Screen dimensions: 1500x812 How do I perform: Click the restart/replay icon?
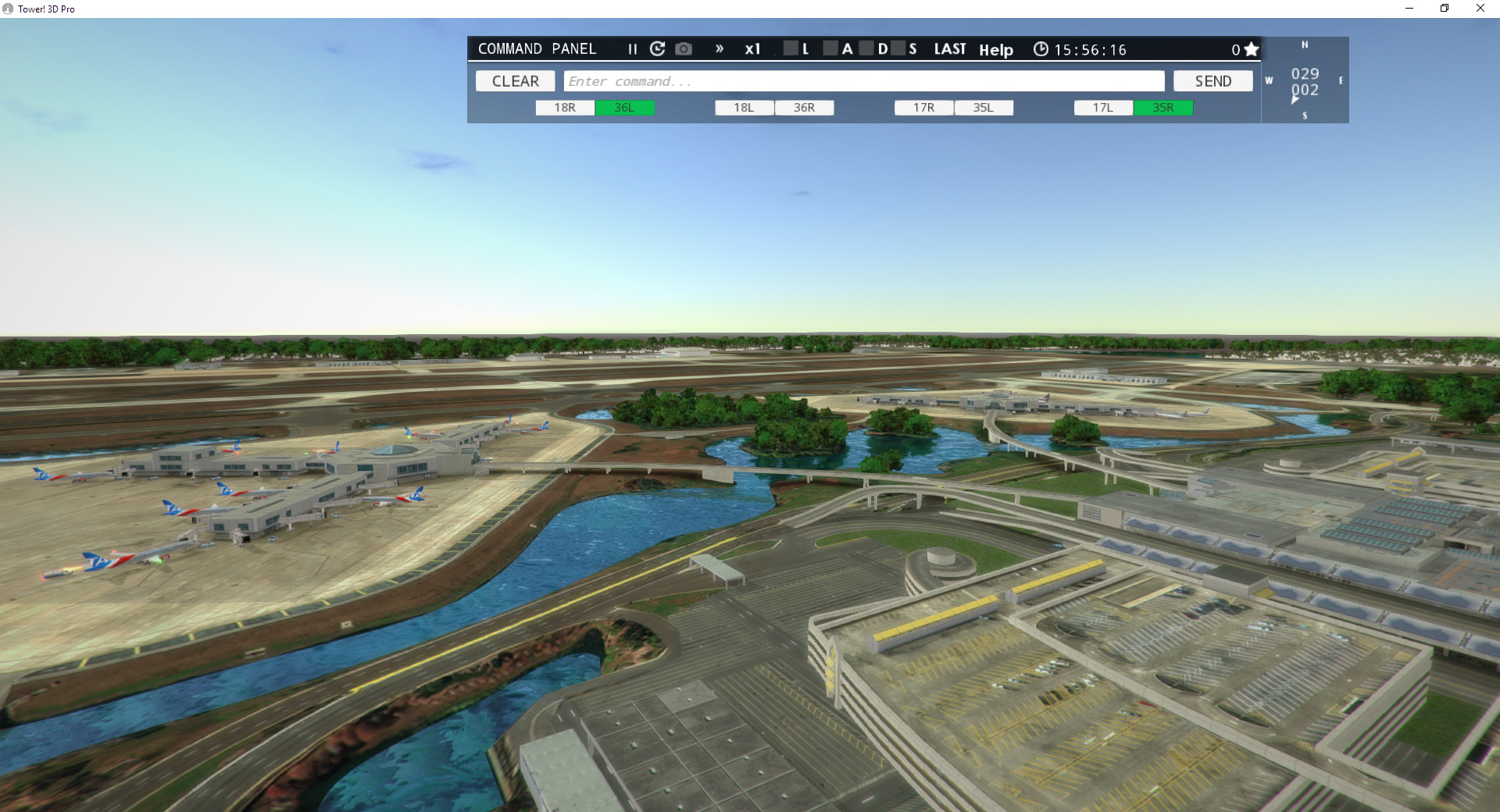click(x=657, y=48)
